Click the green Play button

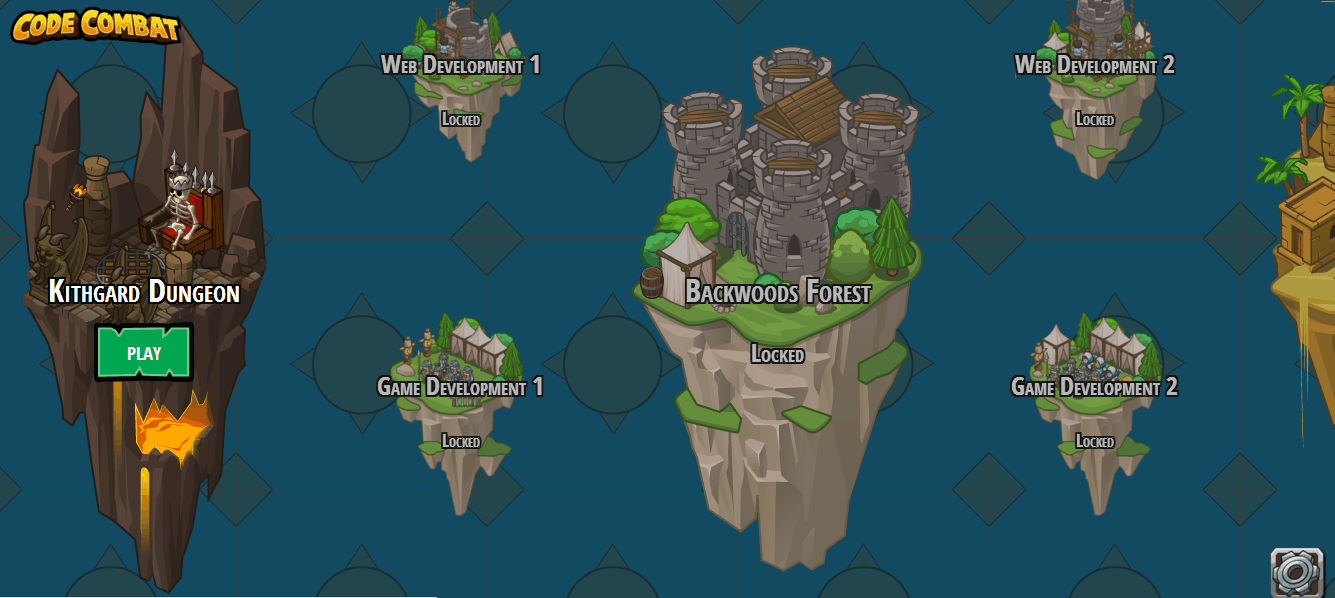(x=144, y=352)
